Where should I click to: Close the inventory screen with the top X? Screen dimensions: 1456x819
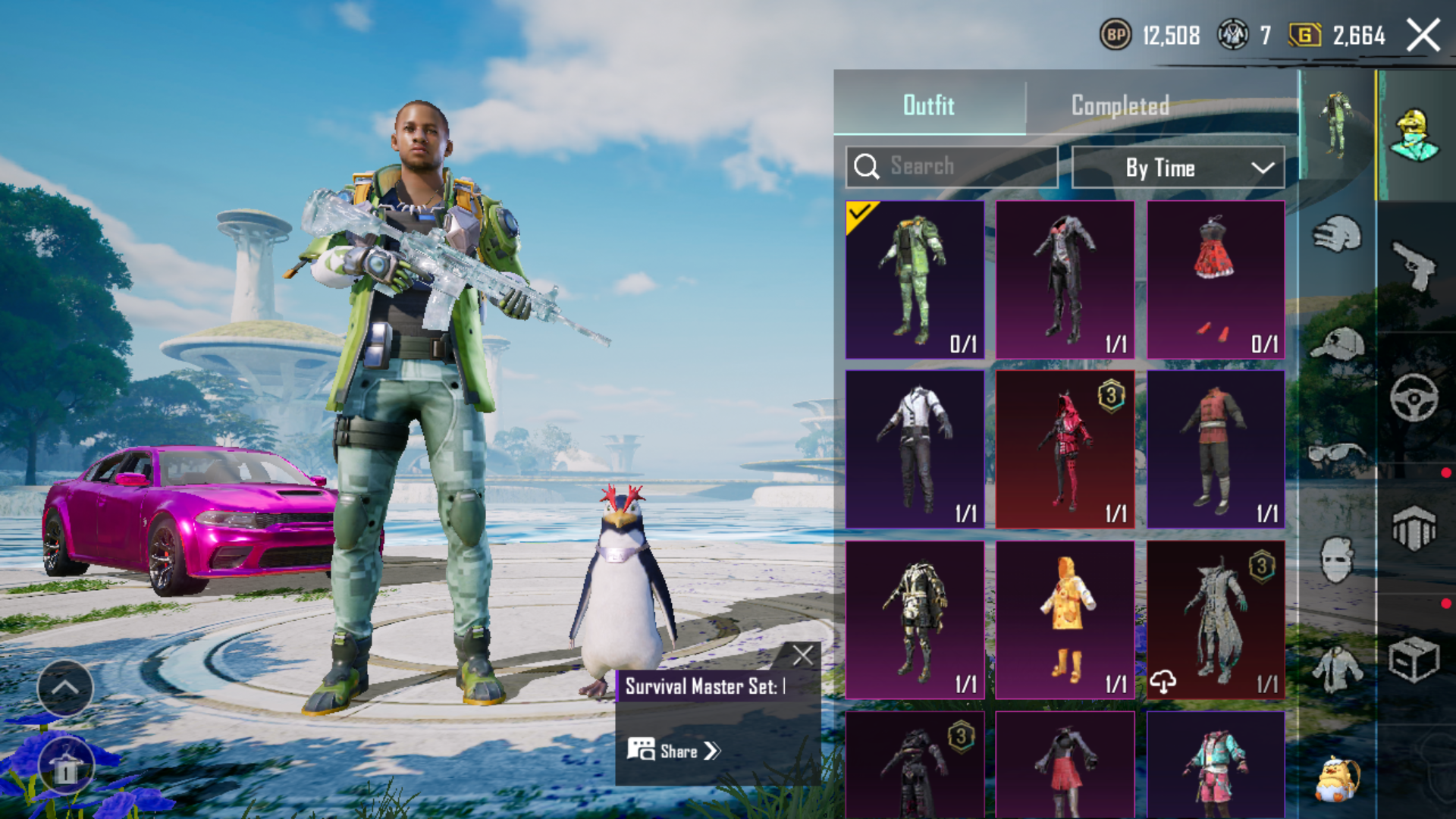click(1423, 36)
